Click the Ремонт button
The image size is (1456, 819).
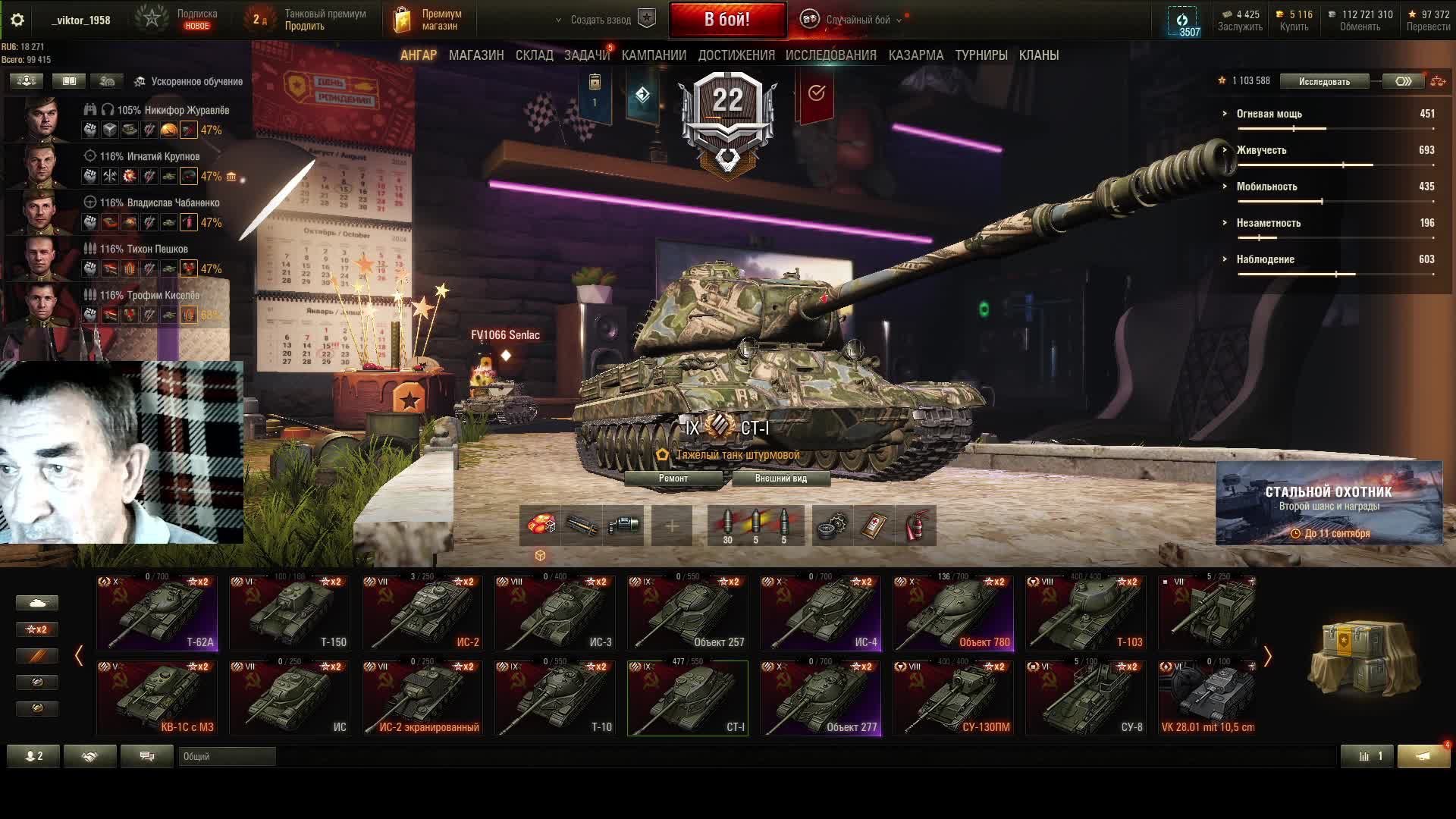click(x=673, y=479)
